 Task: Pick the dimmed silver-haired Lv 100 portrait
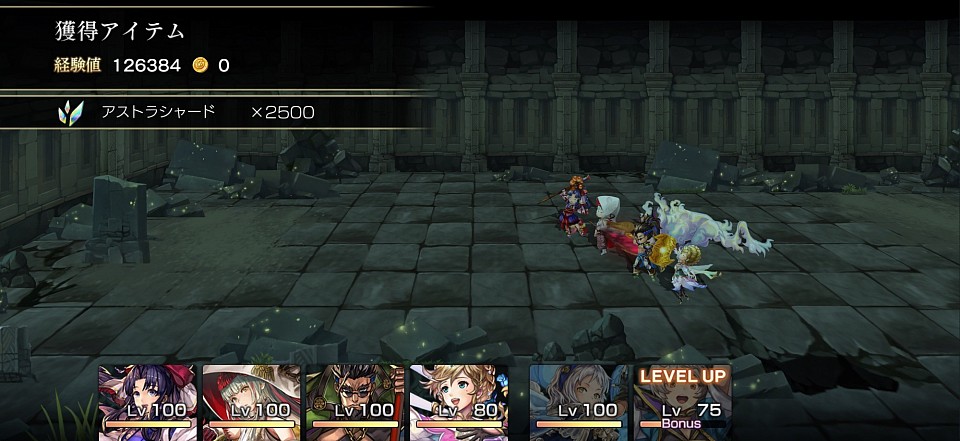coord(579,397)
